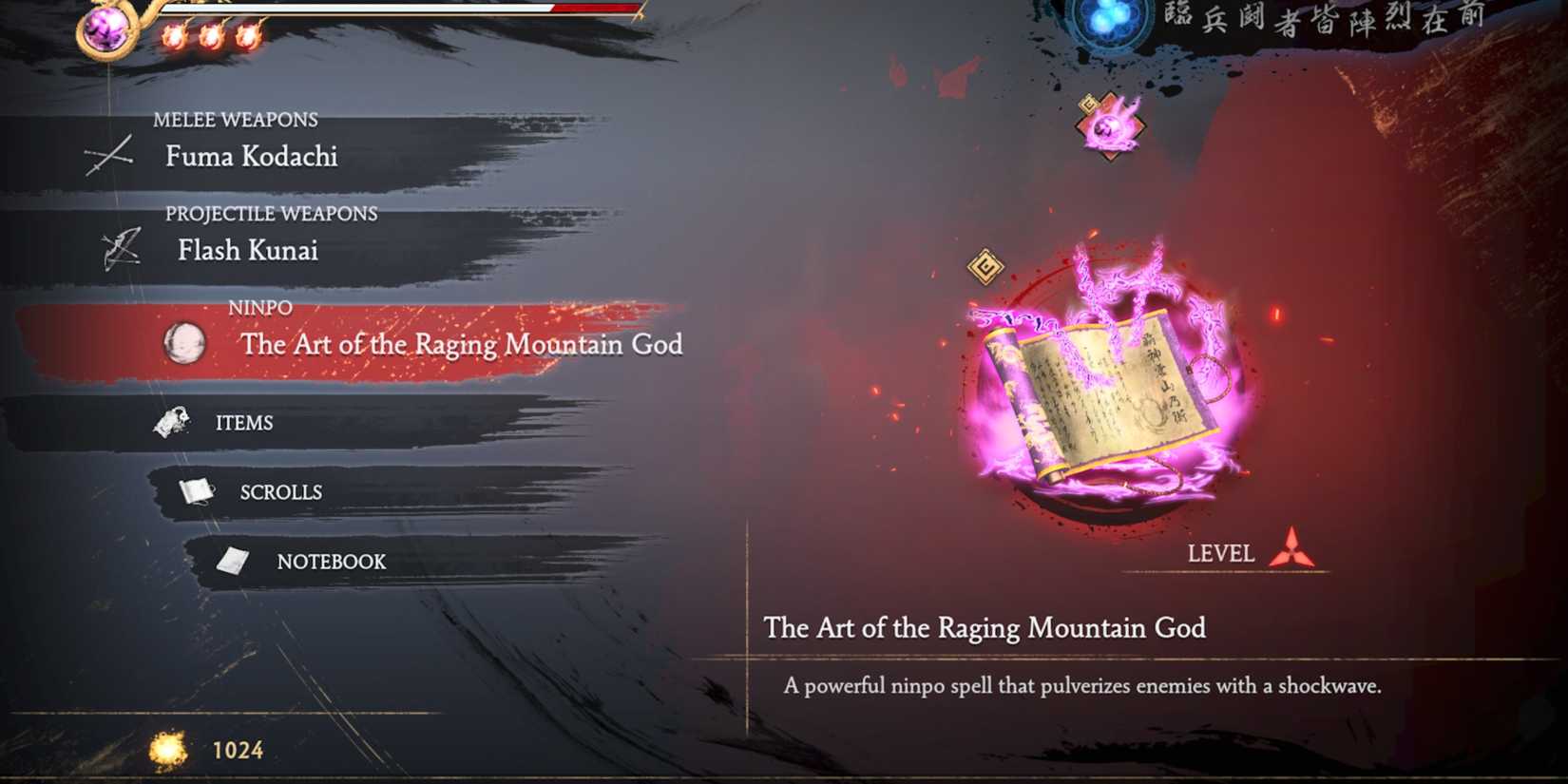
Task: Expand the Scrolls category
Action: (x=279, y=491)
